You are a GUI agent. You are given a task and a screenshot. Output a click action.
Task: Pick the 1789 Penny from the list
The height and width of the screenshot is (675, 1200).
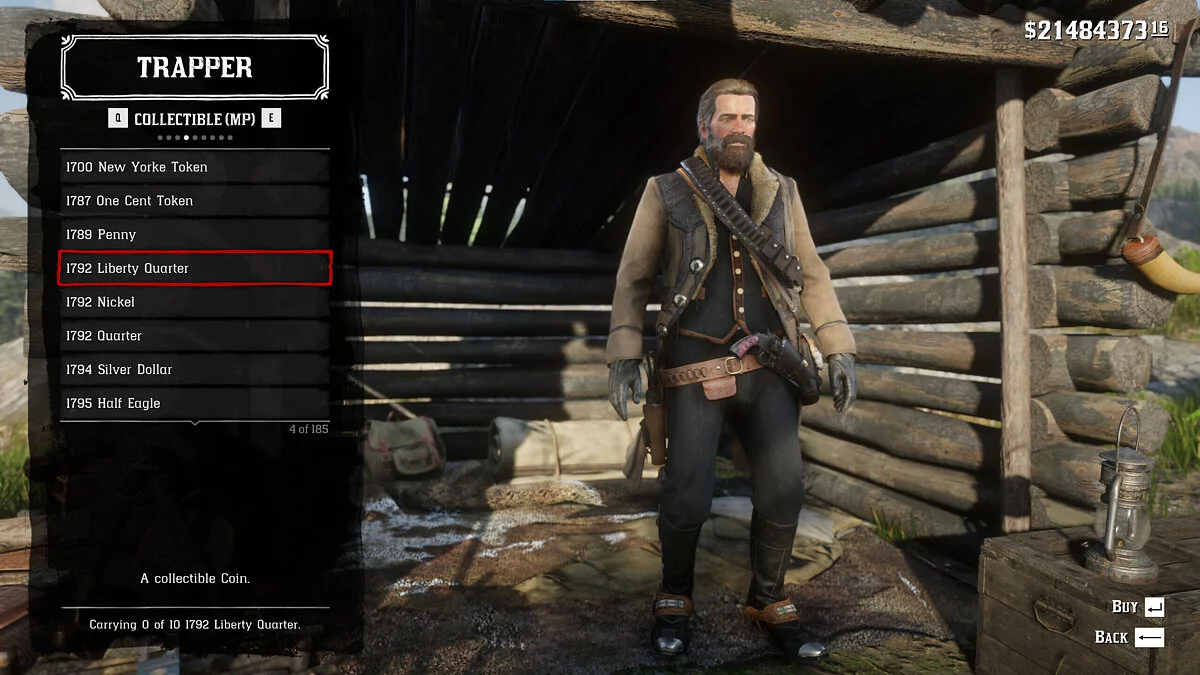[195, 235]
